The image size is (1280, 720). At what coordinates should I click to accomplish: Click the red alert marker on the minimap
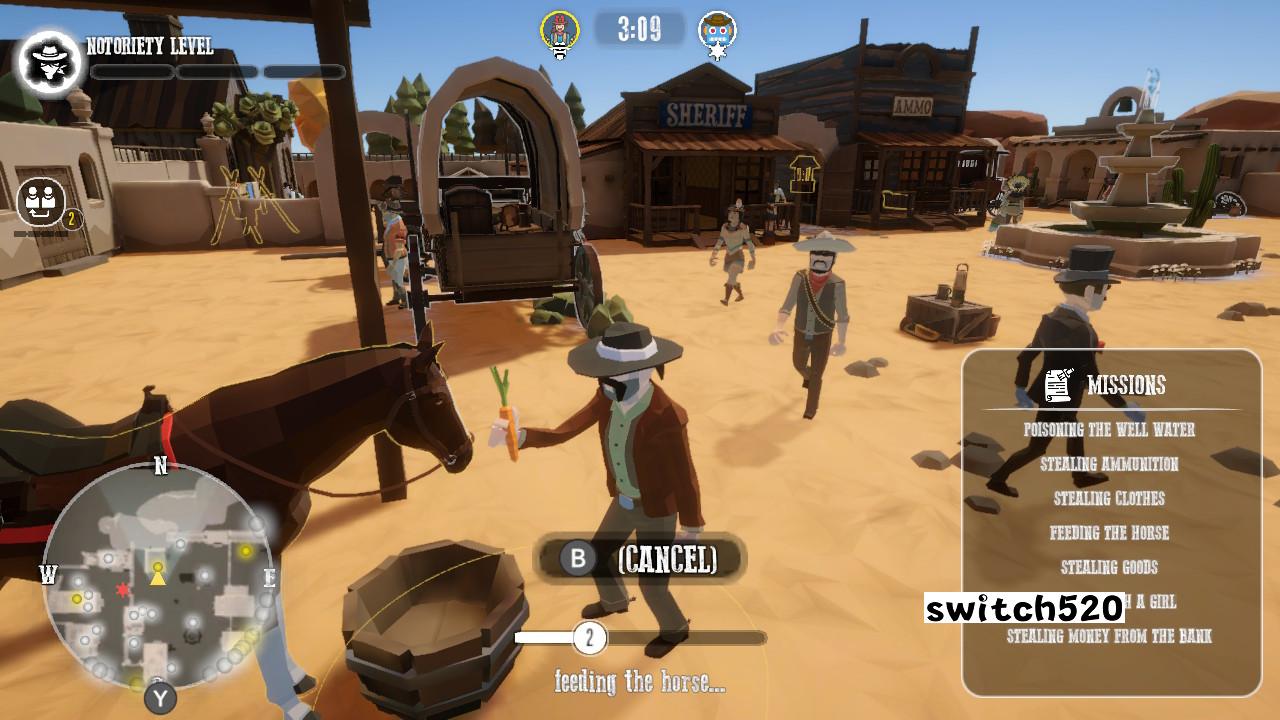[122, 590]
